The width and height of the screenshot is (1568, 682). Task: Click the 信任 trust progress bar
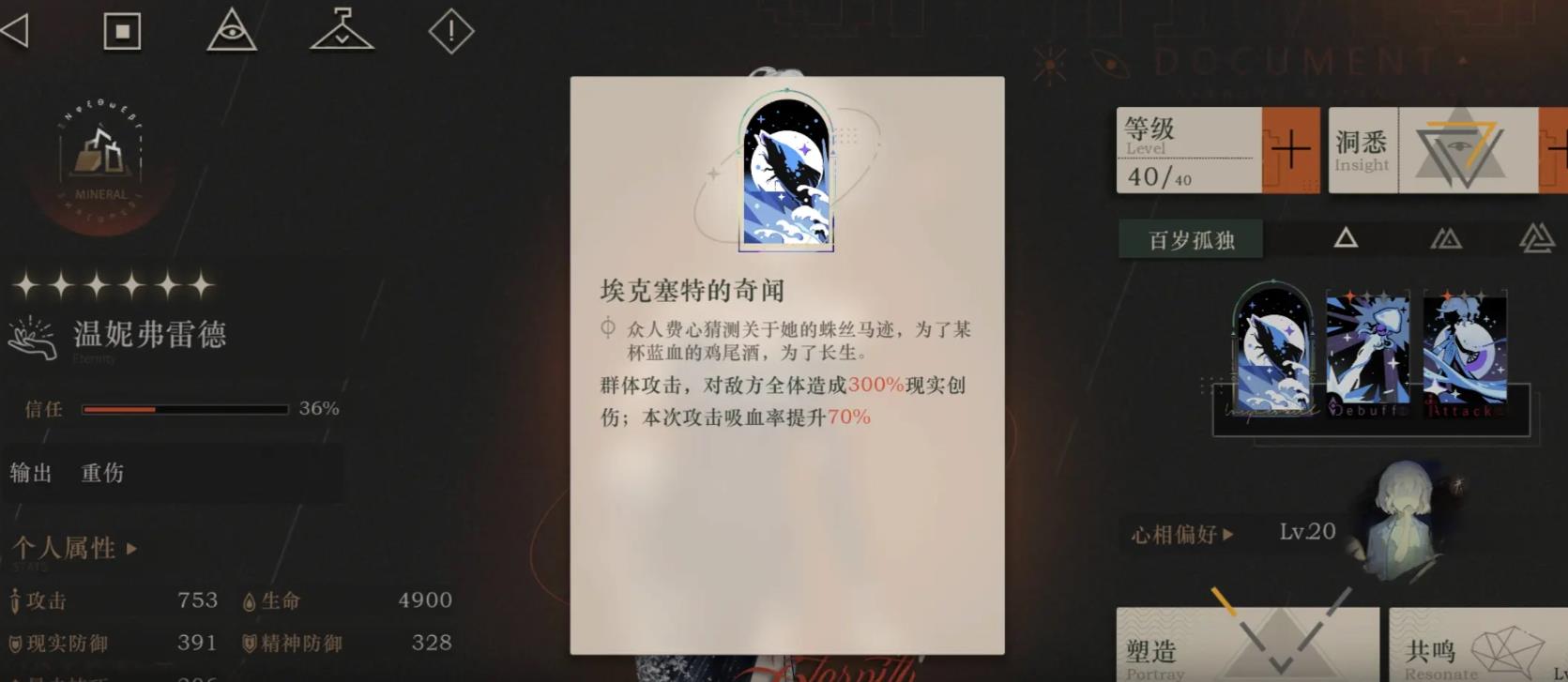[184, 409]
